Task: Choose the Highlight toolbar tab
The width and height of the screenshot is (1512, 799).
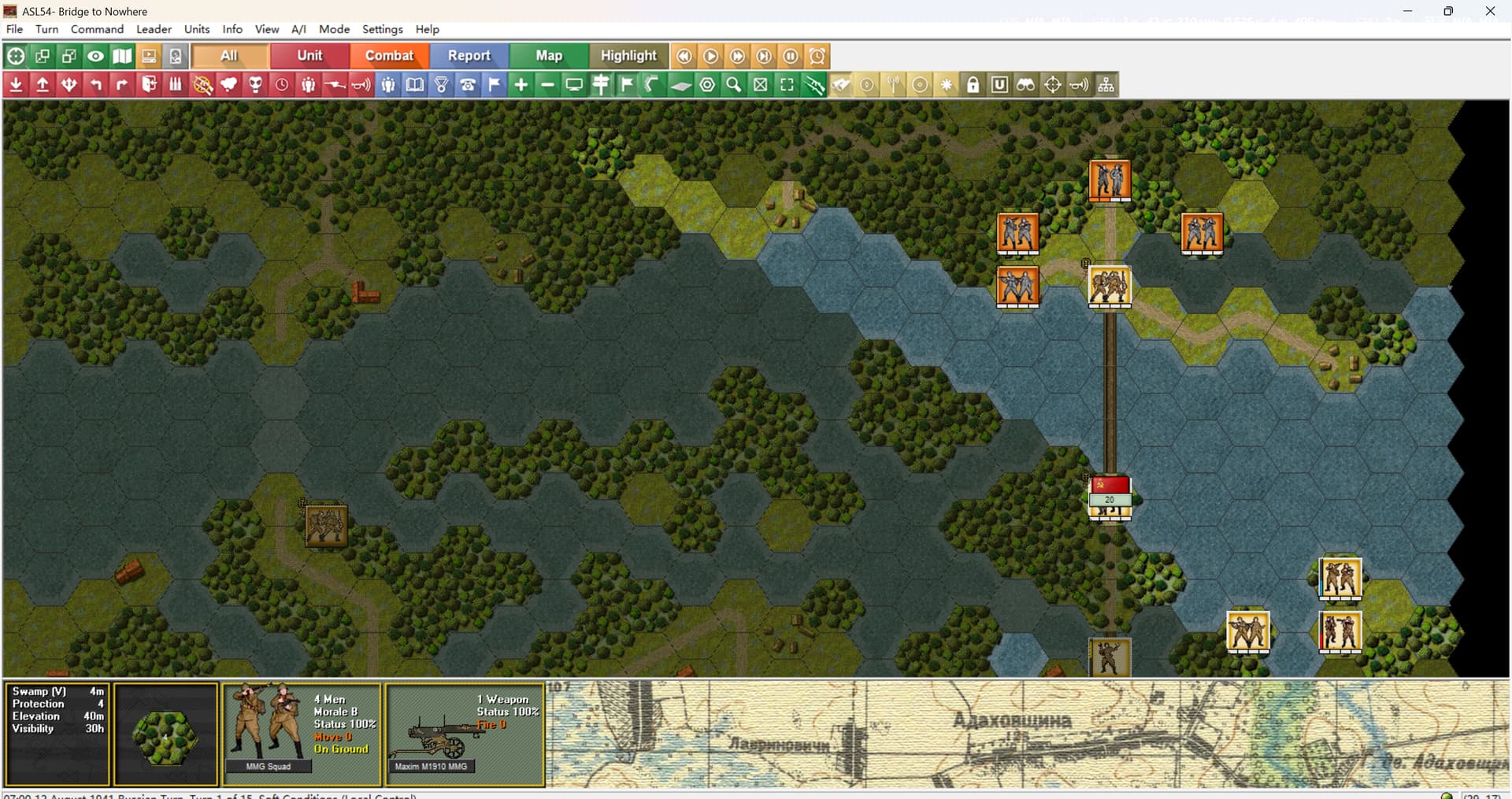Action: click(628, 56)
